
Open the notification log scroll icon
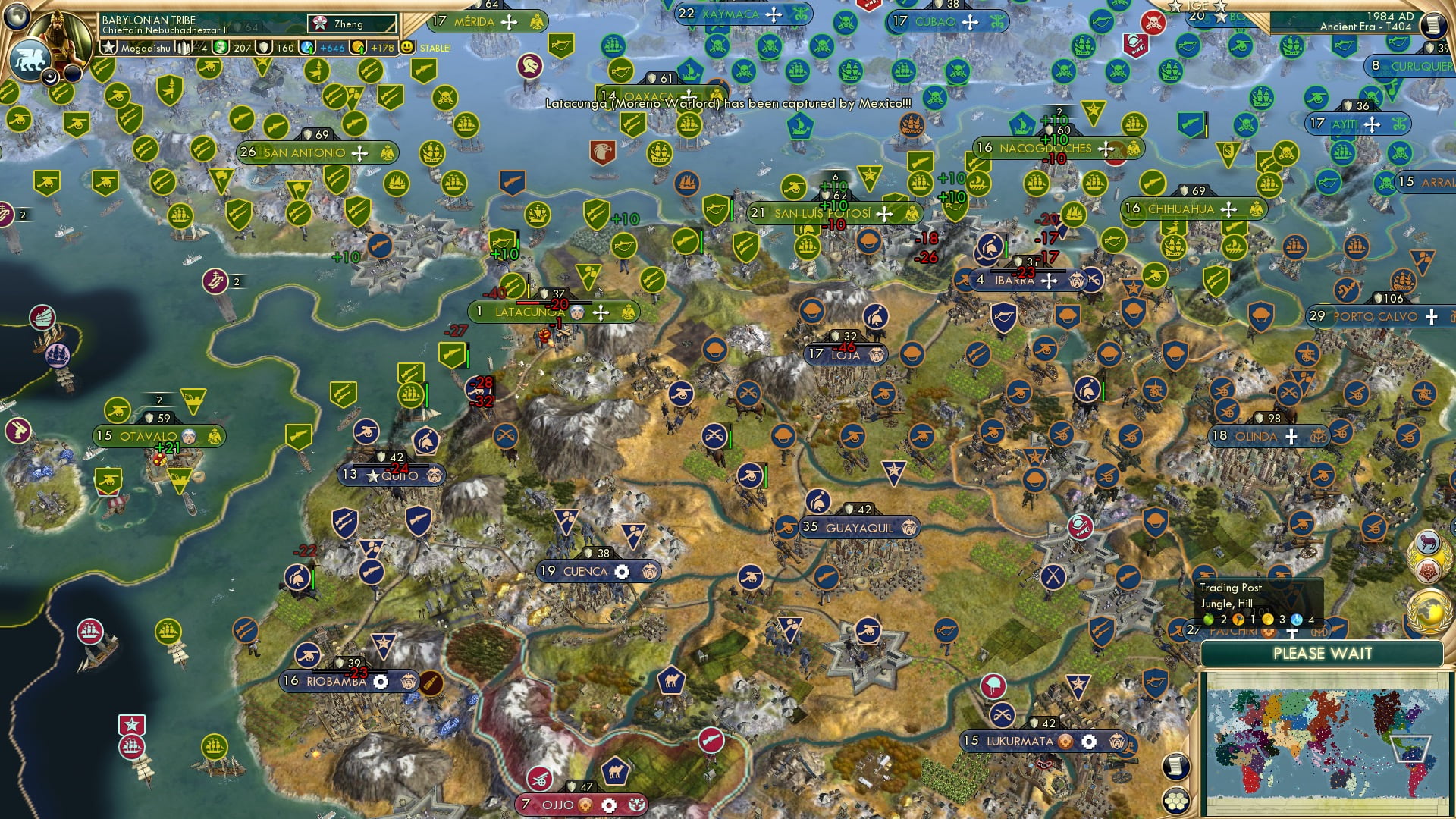point(1175,766)
